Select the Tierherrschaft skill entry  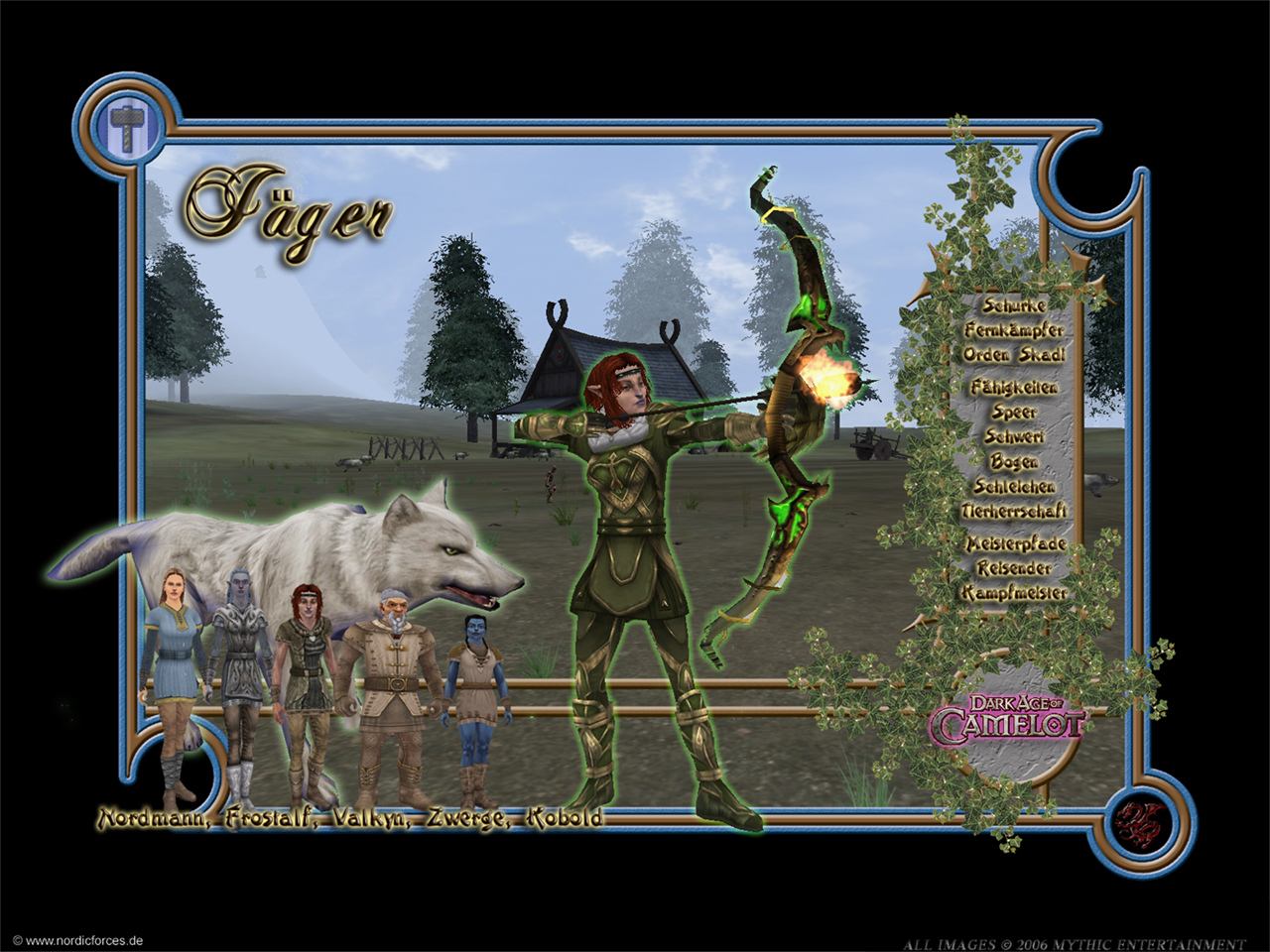[1014, 511]
